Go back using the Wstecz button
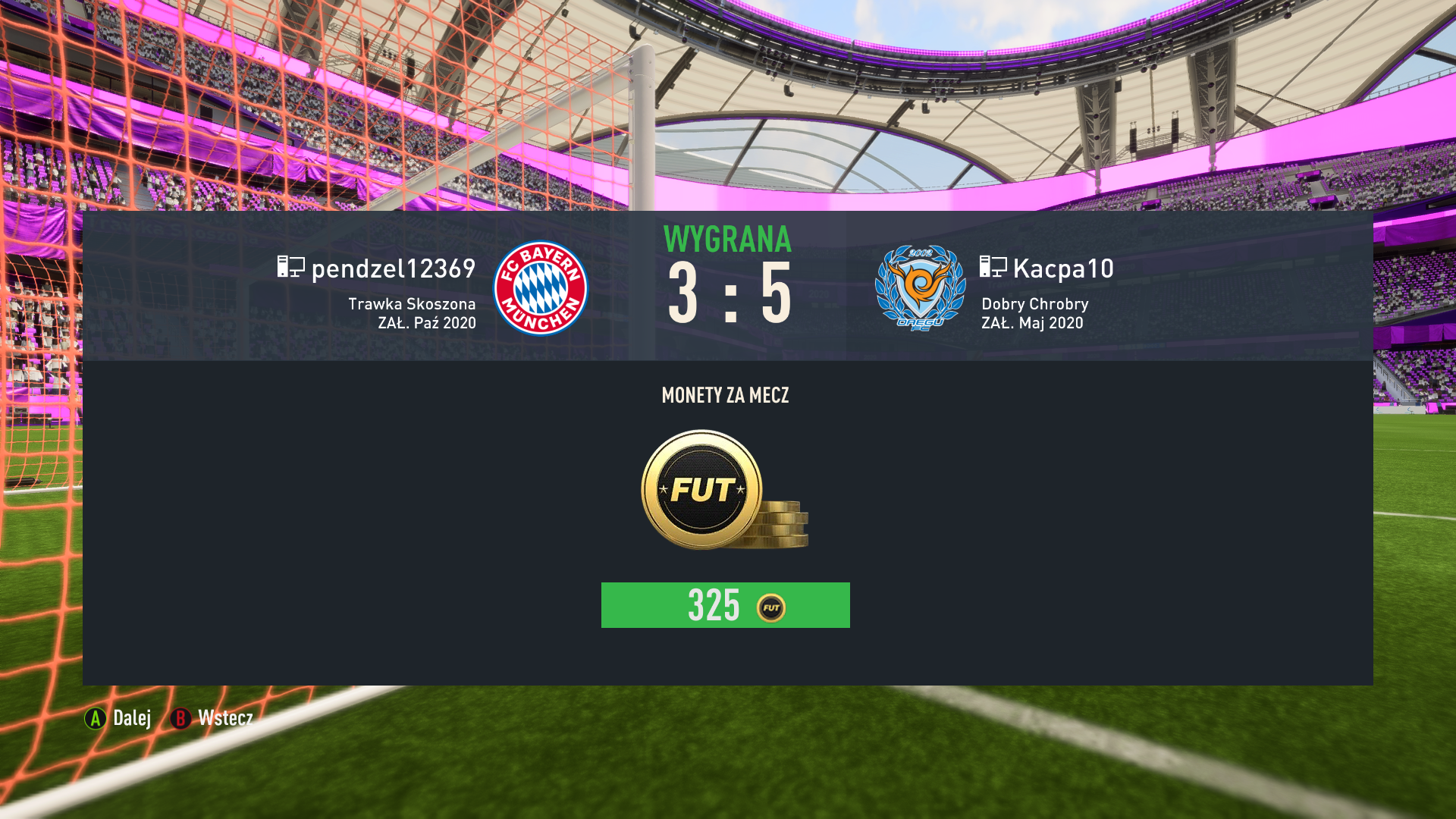Screen dimensions: 1456x819 212,718
